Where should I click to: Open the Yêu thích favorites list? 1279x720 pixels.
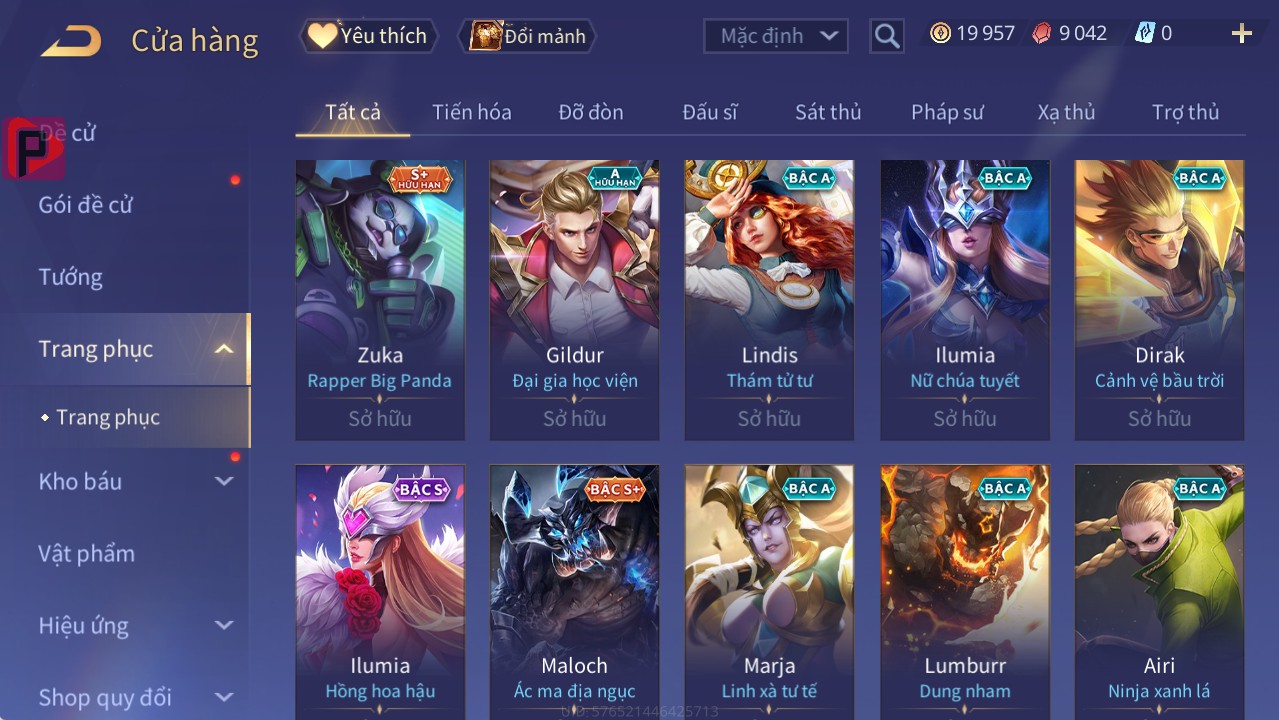tap(367, 36)
